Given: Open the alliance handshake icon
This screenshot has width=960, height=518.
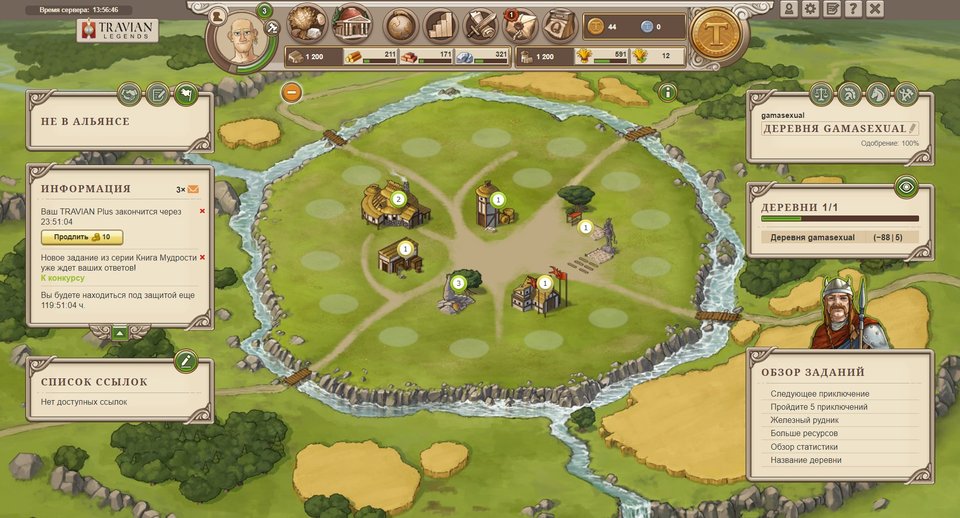Looking at the screenshot, I should [x=129, y=95].
